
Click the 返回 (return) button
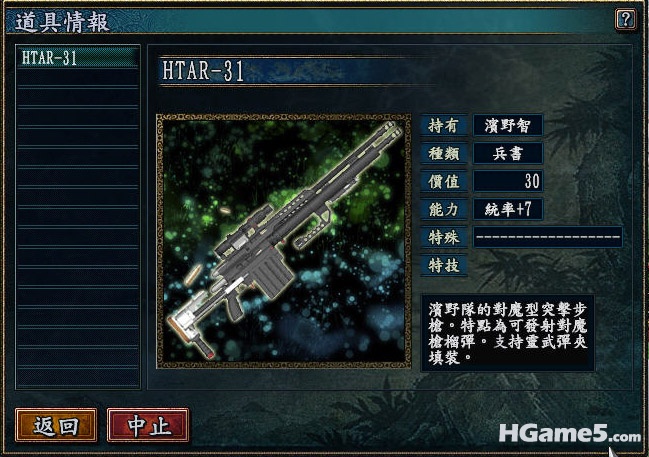tap(56, 425)
